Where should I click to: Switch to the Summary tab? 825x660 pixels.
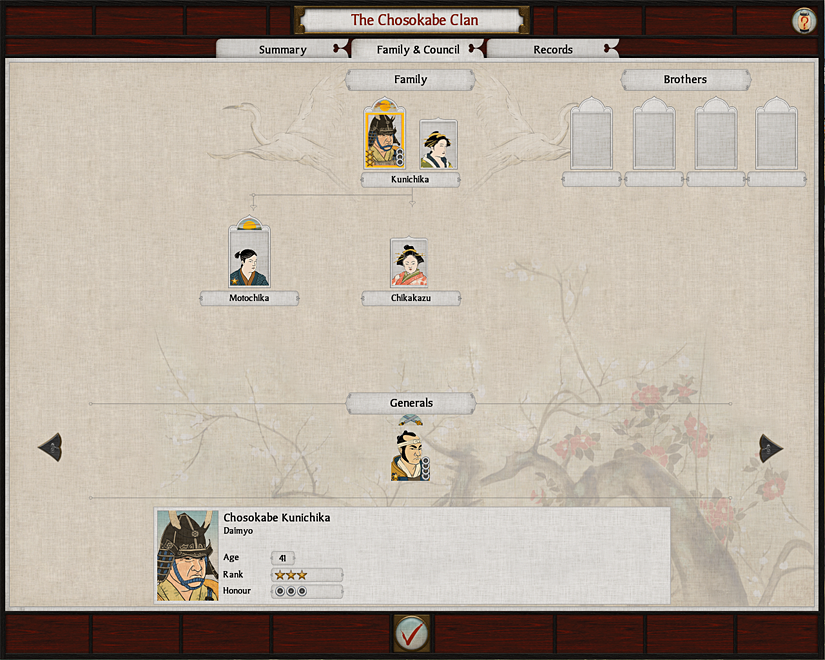pyautogui.click(x=282, y=50)
